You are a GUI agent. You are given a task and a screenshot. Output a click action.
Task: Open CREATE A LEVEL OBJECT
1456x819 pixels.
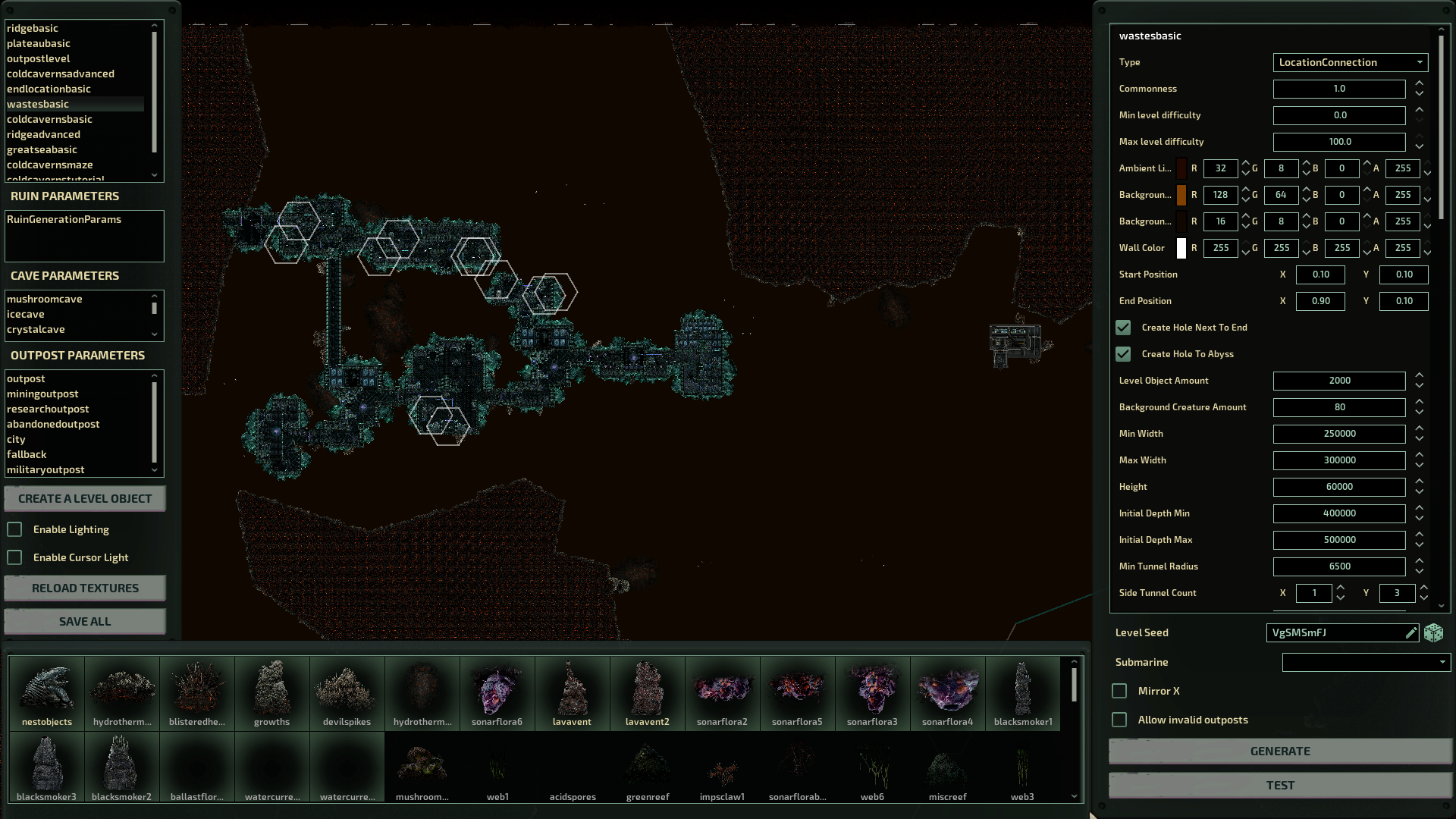(85, 498)
